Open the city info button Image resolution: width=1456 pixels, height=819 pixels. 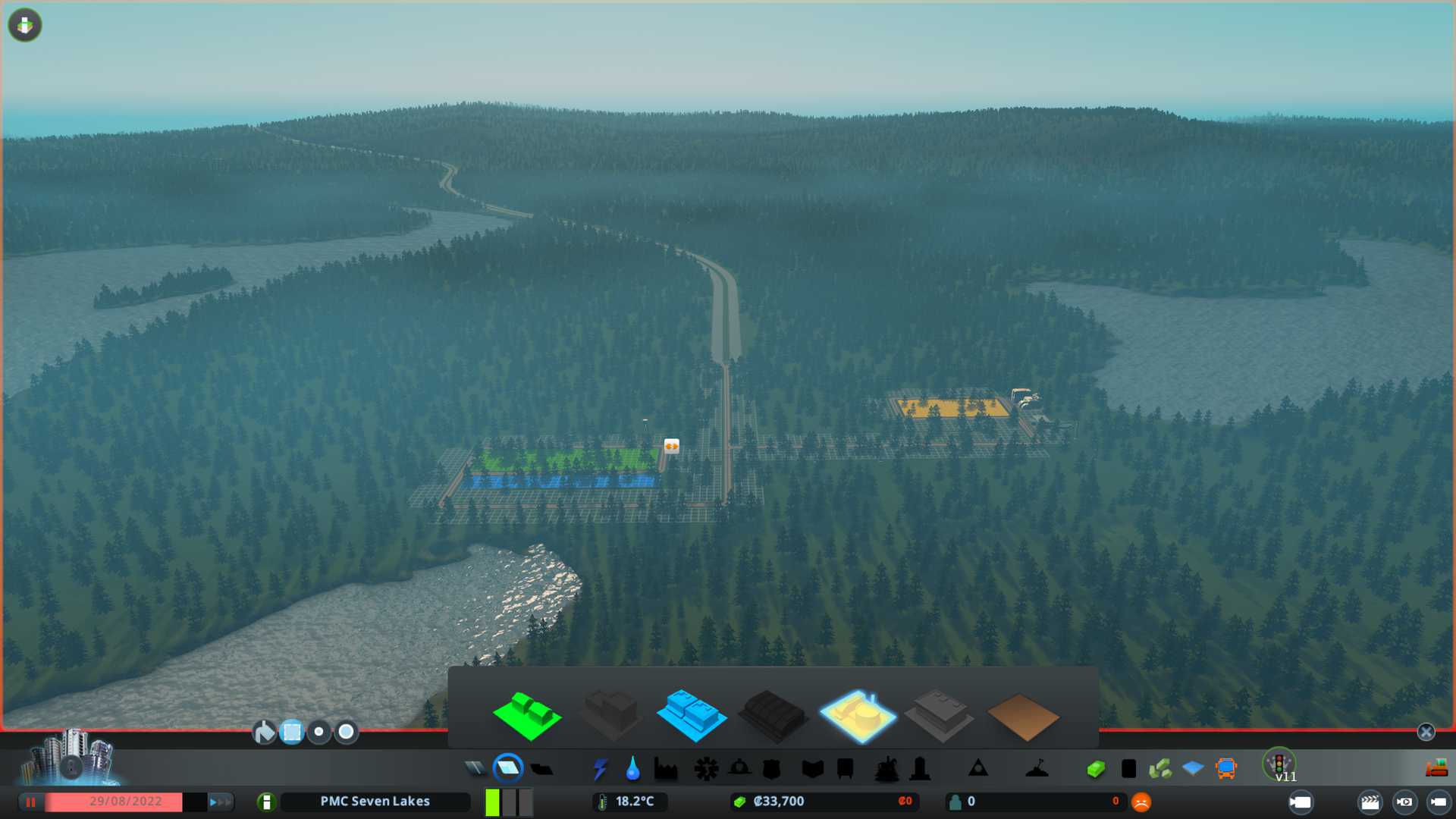(266, 802)
